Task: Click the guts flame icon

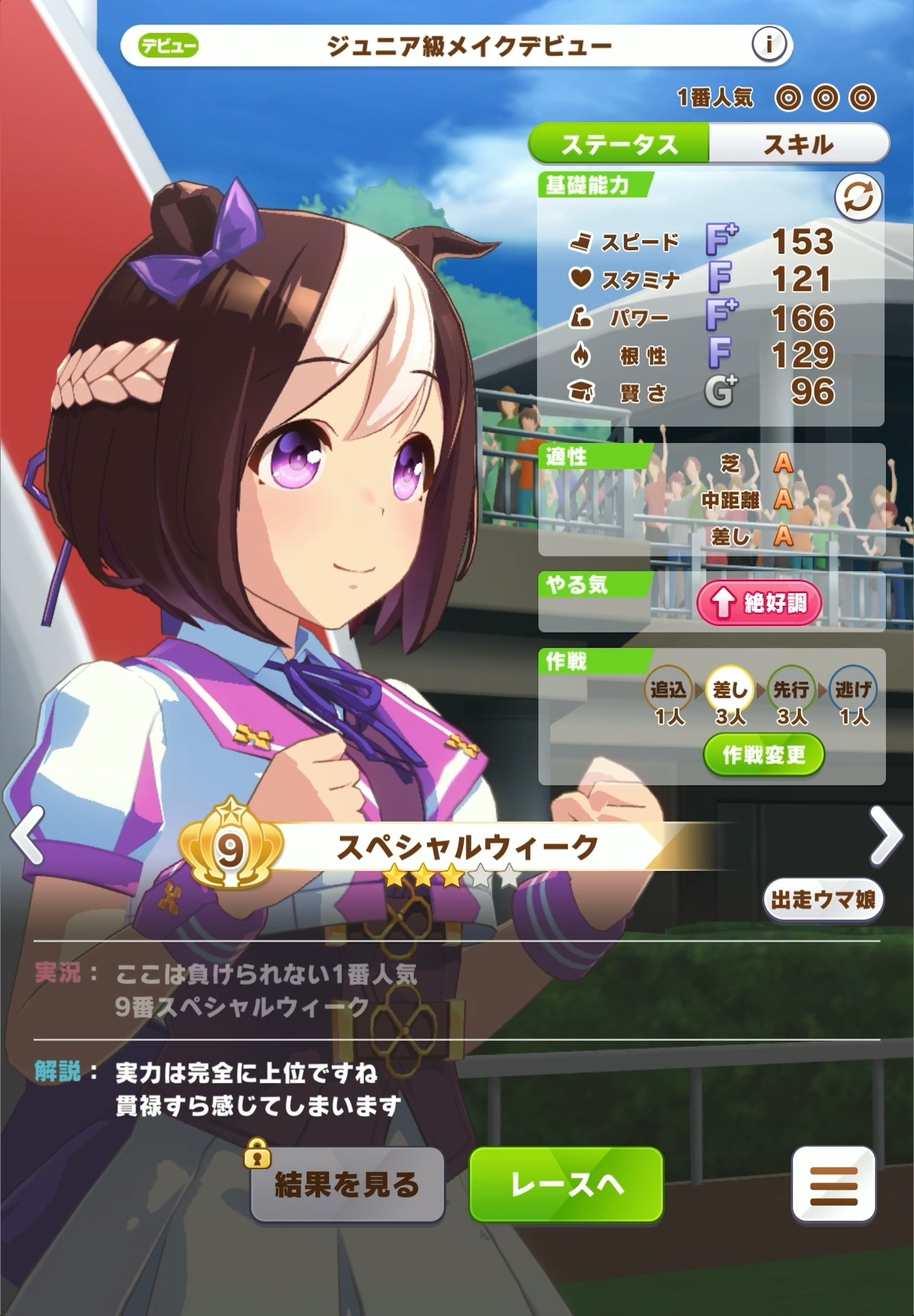Action: coord(581,354)
